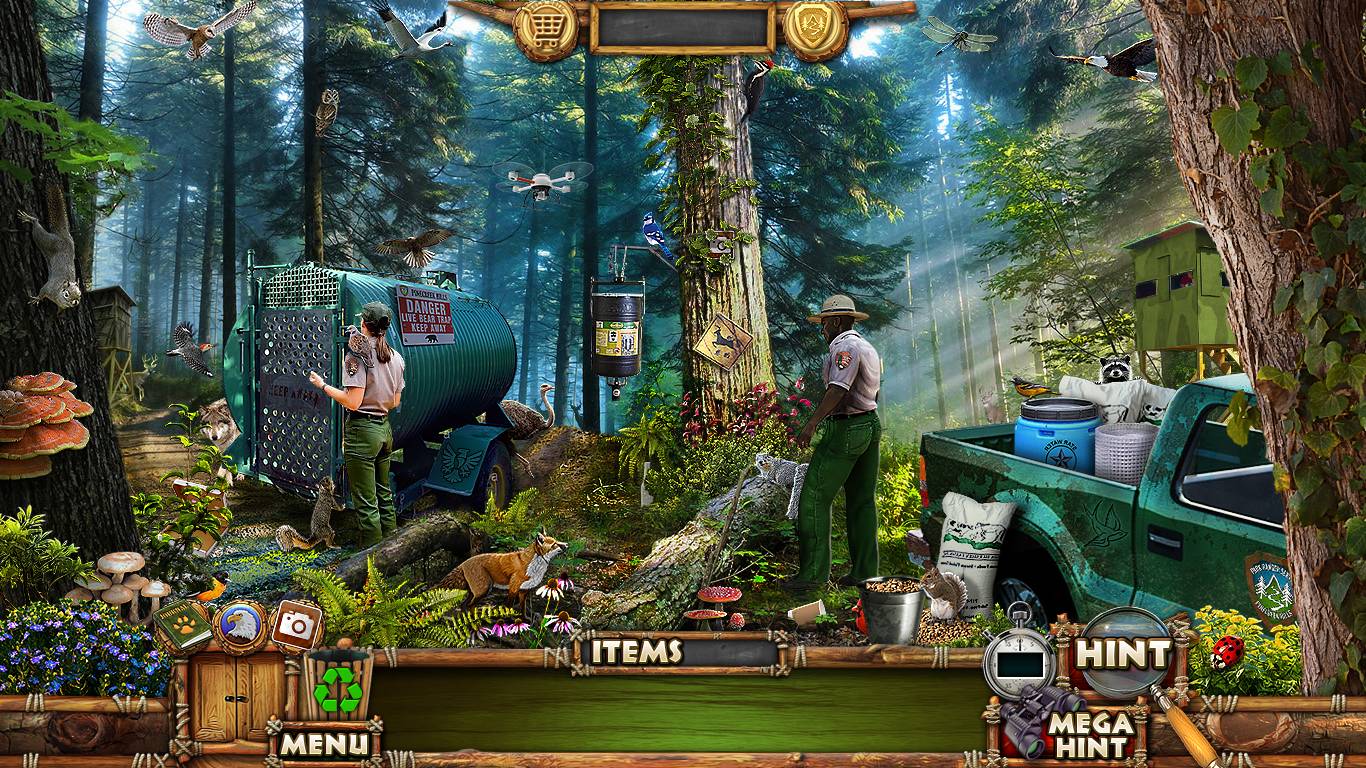Screen dimensions: 1366x768
Task: Open the green paw print journal
Action: 182,625
